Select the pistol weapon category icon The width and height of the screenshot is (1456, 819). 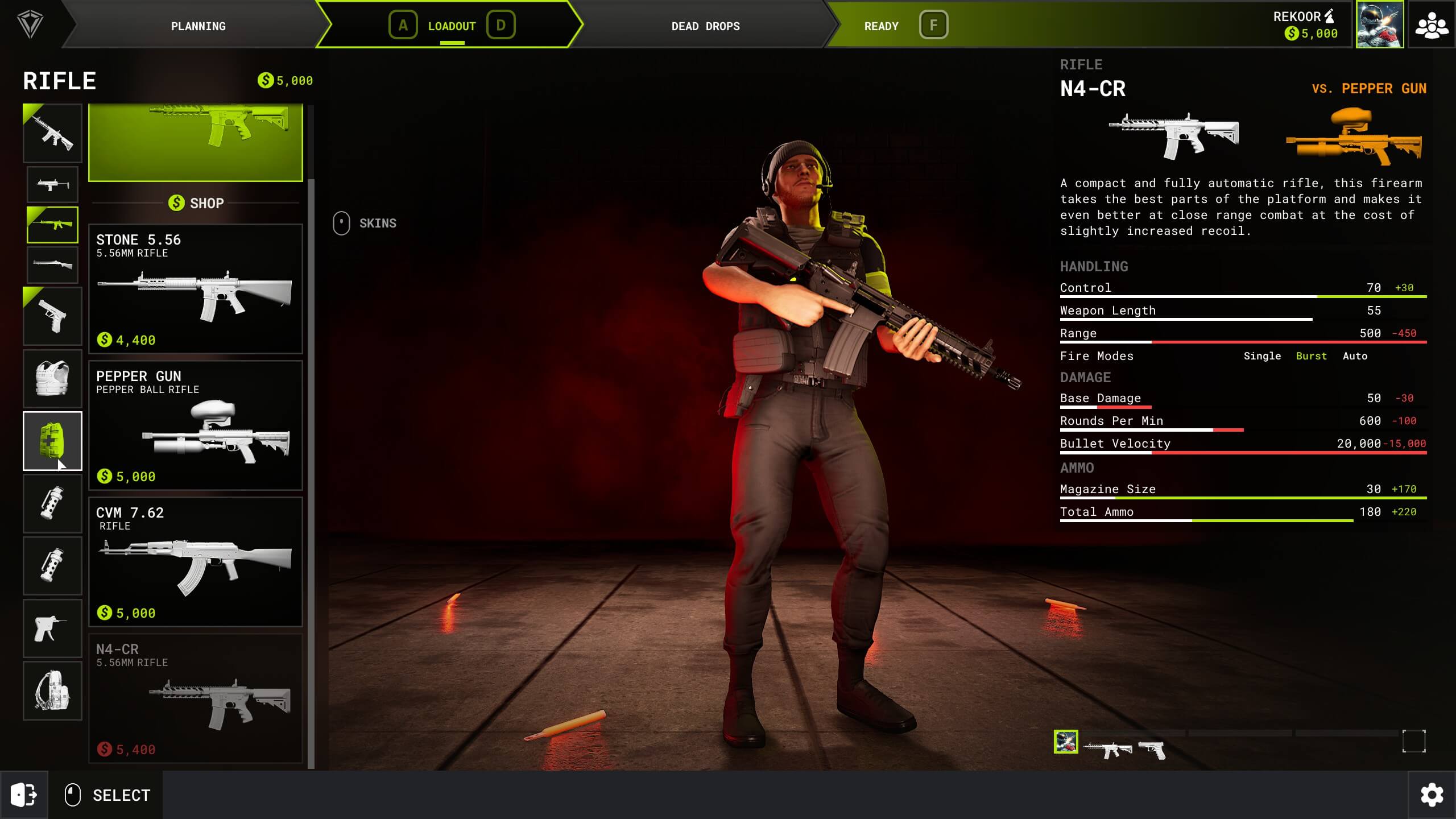click(x=52, y=316)
